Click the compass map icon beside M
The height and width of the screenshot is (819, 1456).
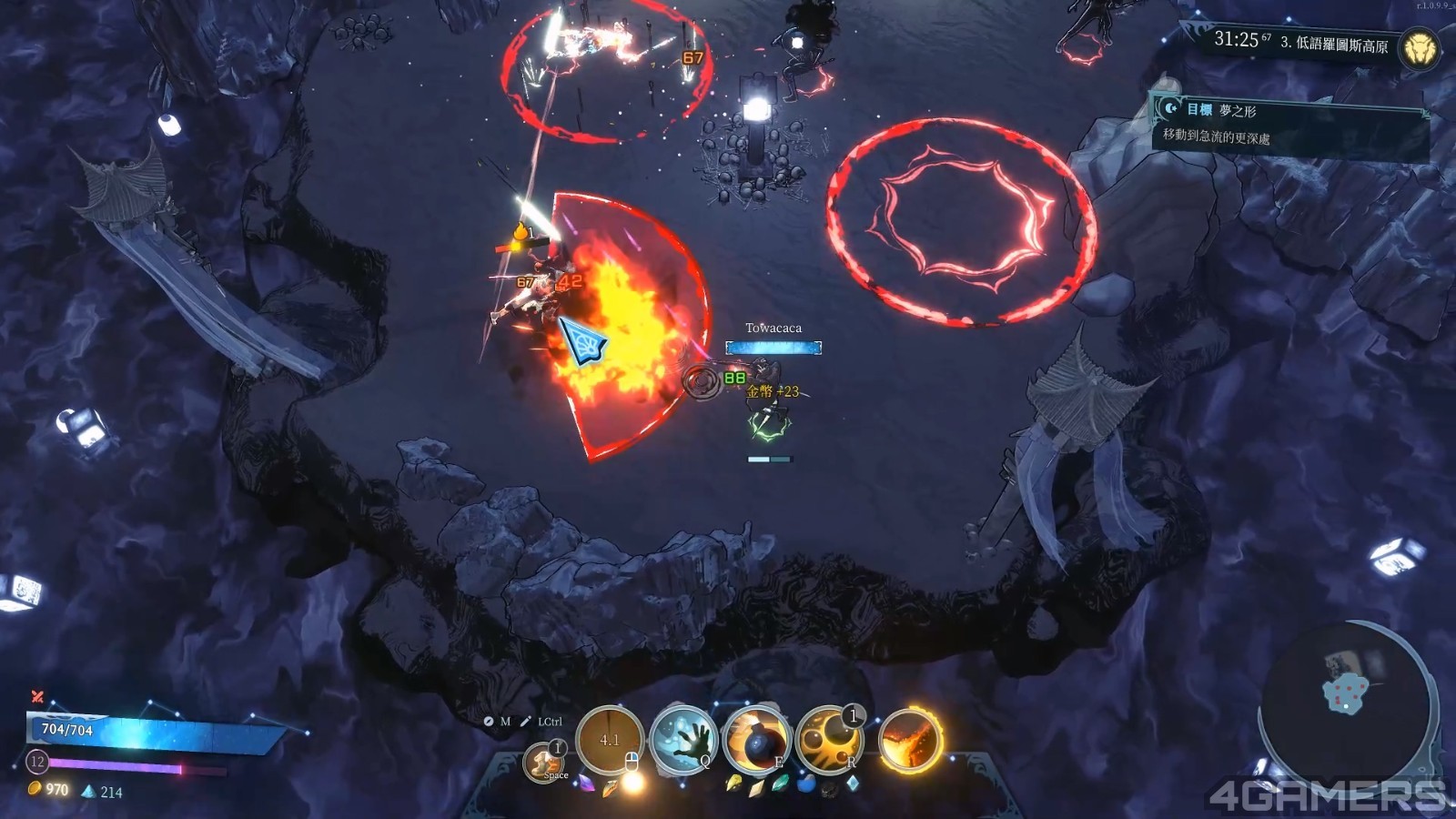[x=489, y=722]
